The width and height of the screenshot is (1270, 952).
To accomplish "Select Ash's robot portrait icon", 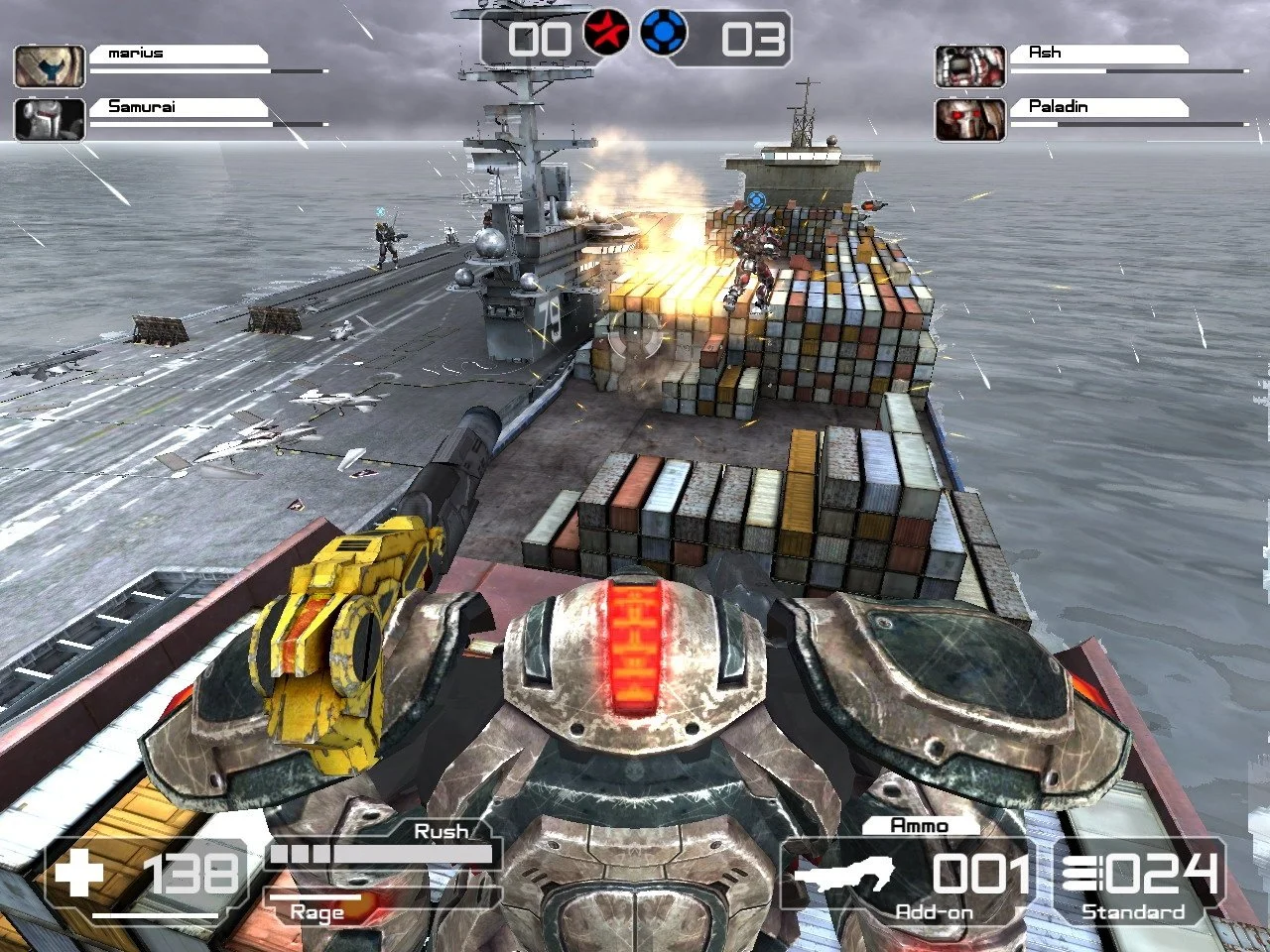I will point(969,66).
